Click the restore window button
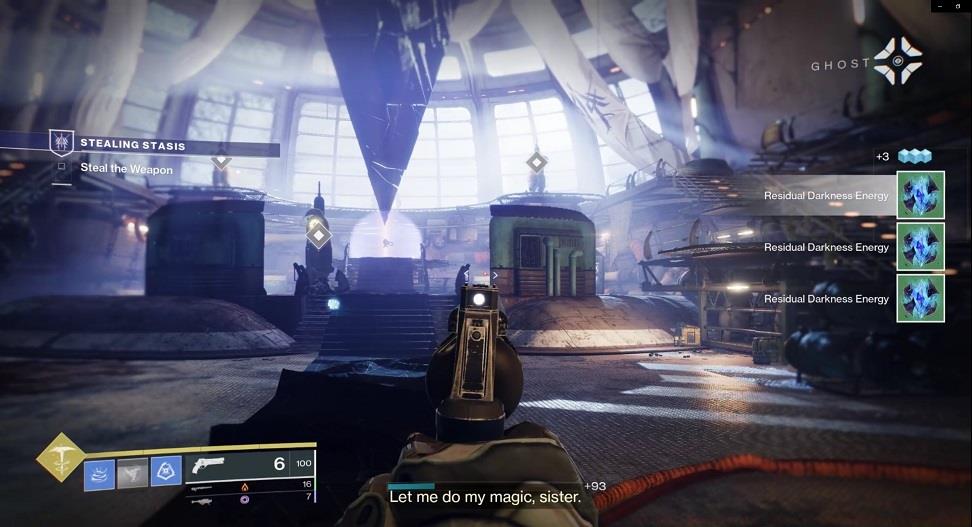The height and width of the screenshot is (527, 972). tap(960, 6)
